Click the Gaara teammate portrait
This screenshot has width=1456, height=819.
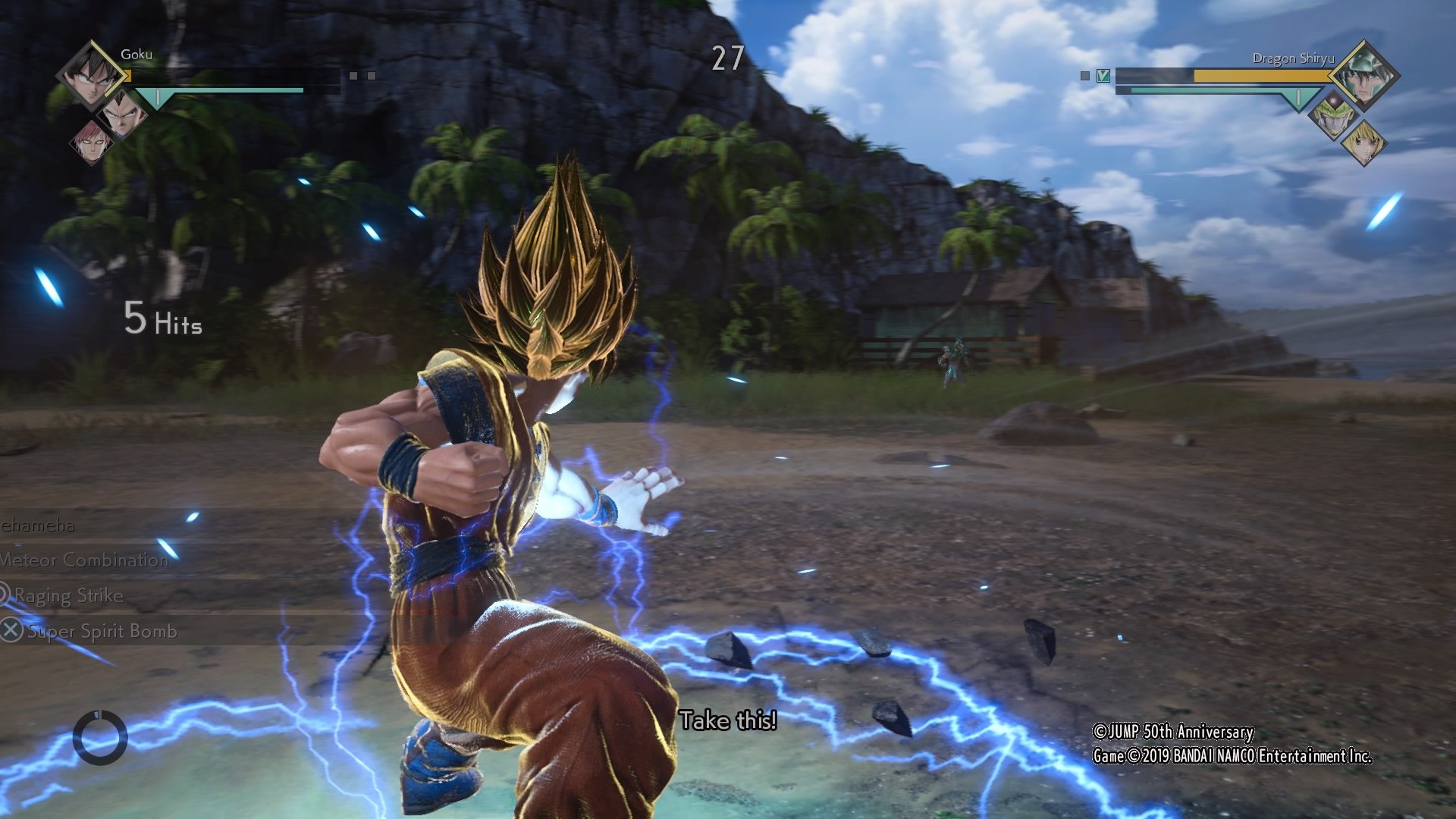[93, 146]
